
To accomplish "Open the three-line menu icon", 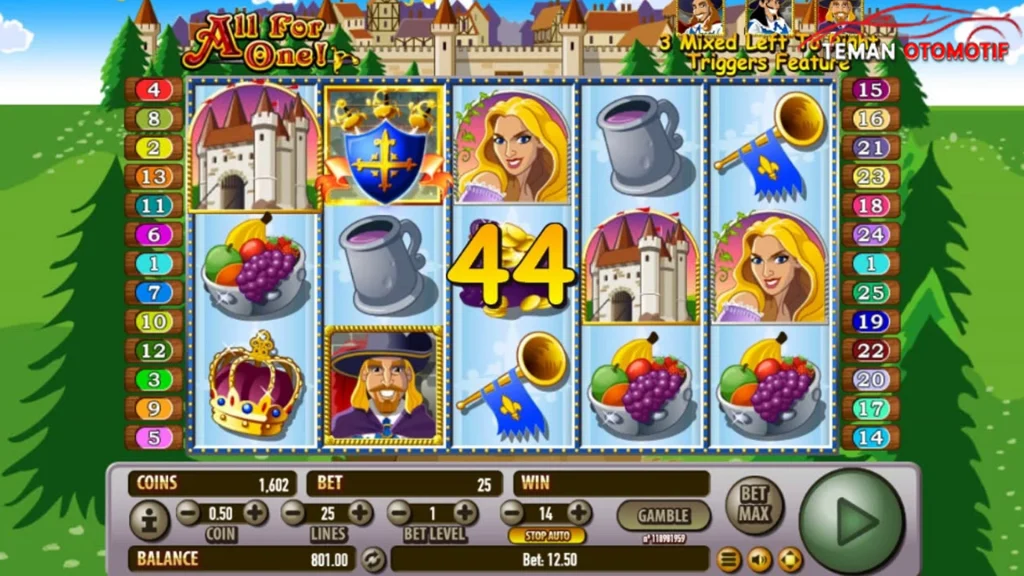I will tap(728, 559).
